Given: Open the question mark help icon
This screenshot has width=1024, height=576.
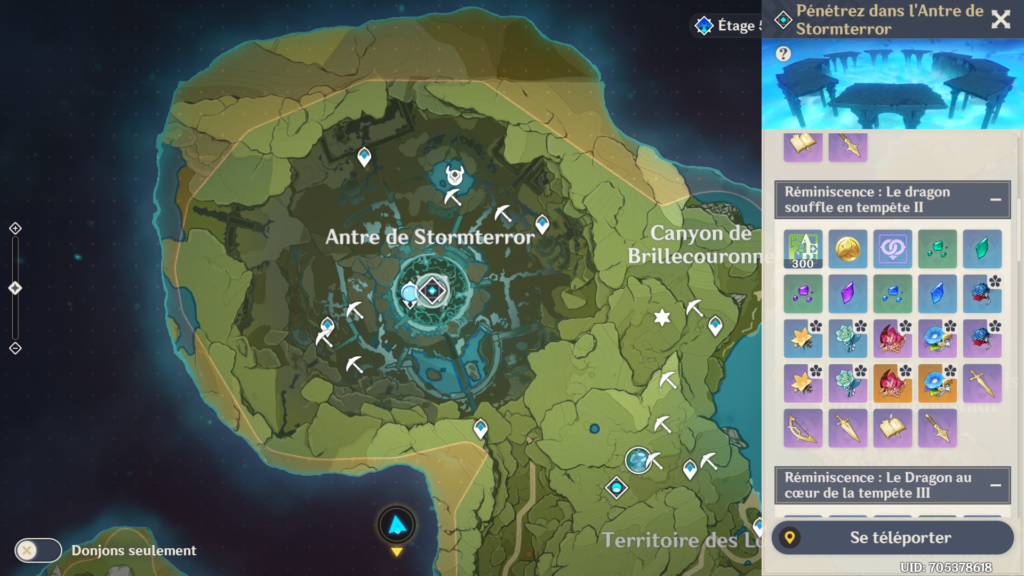Looking at the screenshot, I should click(783, 54).
